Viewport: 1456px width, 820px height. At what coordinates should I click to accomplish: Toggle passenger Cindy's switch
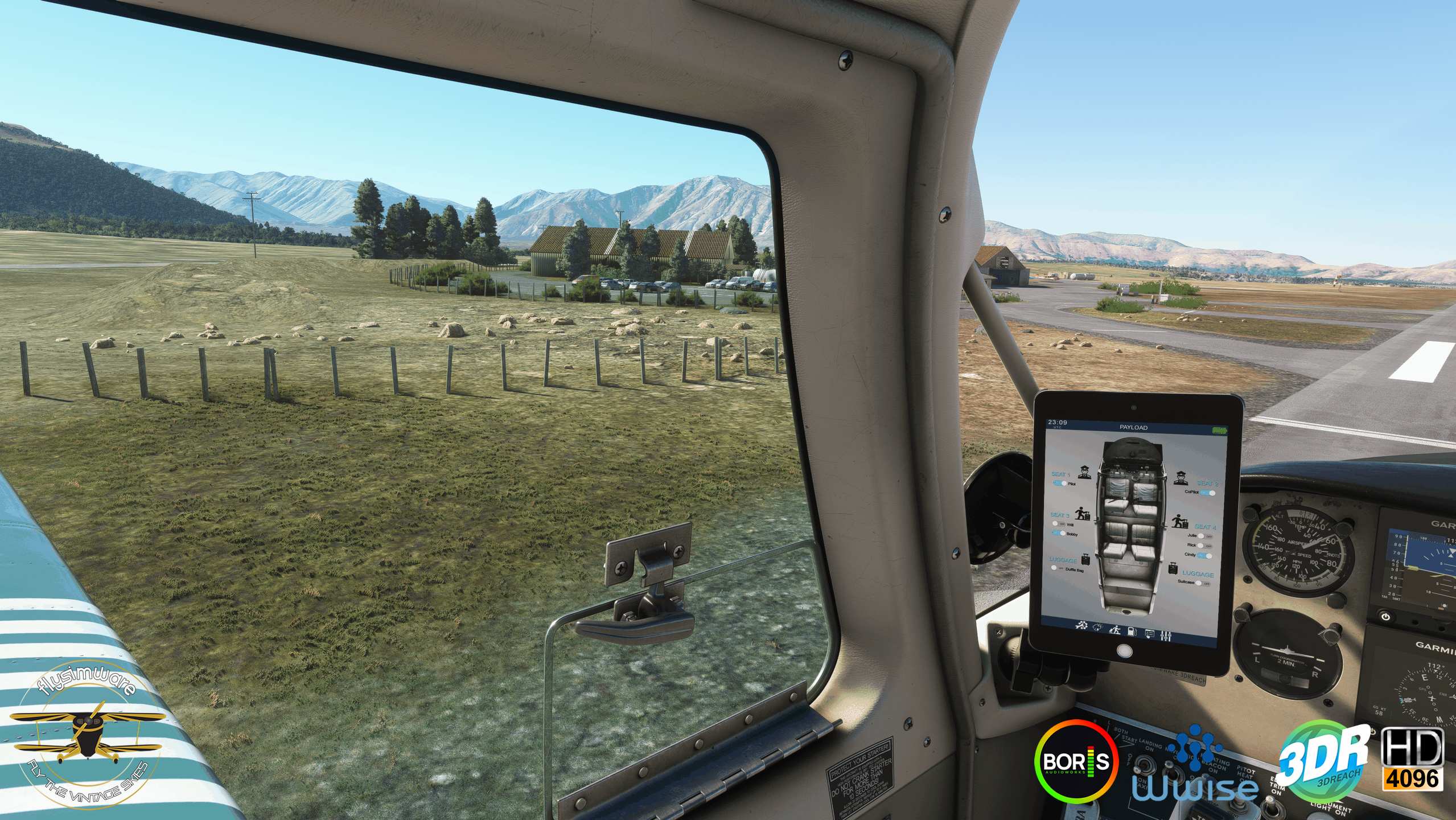point(1204,555)
